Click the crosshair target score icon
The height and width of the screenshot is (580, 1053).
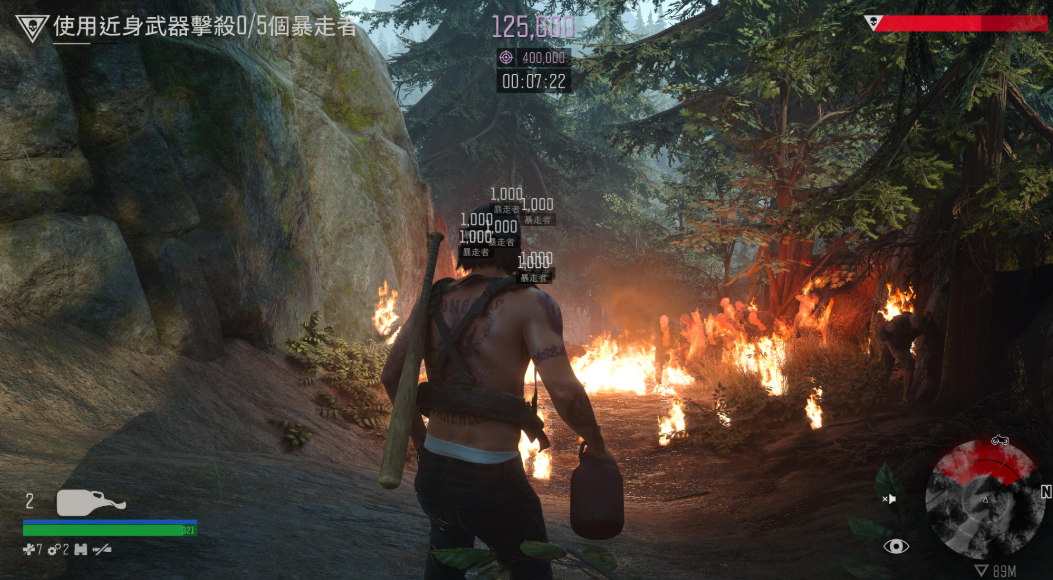tap(508, 58)
